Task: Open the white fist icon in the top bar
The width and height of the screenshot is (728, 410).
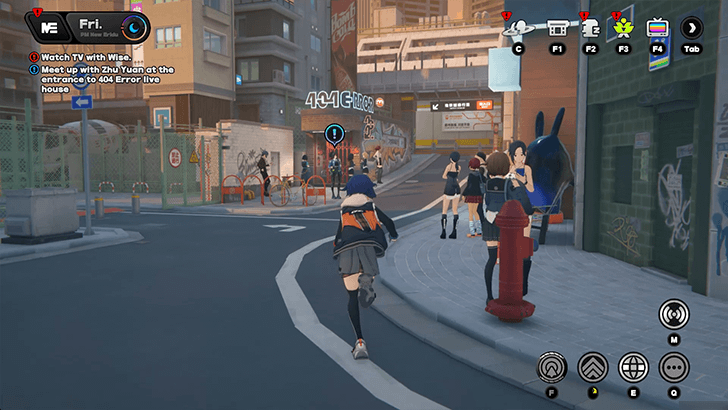Action: 590,27
